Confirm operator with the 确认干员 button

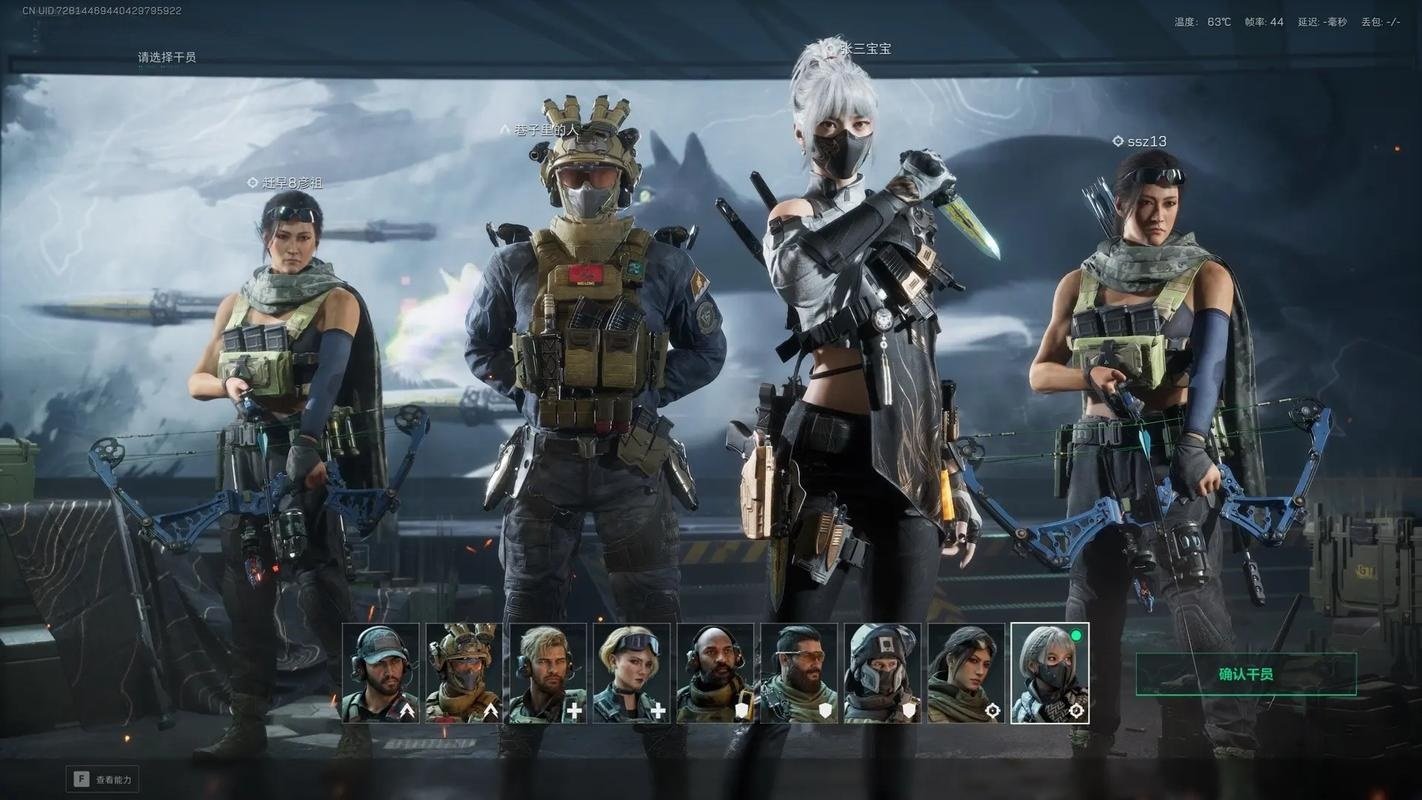tap(1245, 674)
